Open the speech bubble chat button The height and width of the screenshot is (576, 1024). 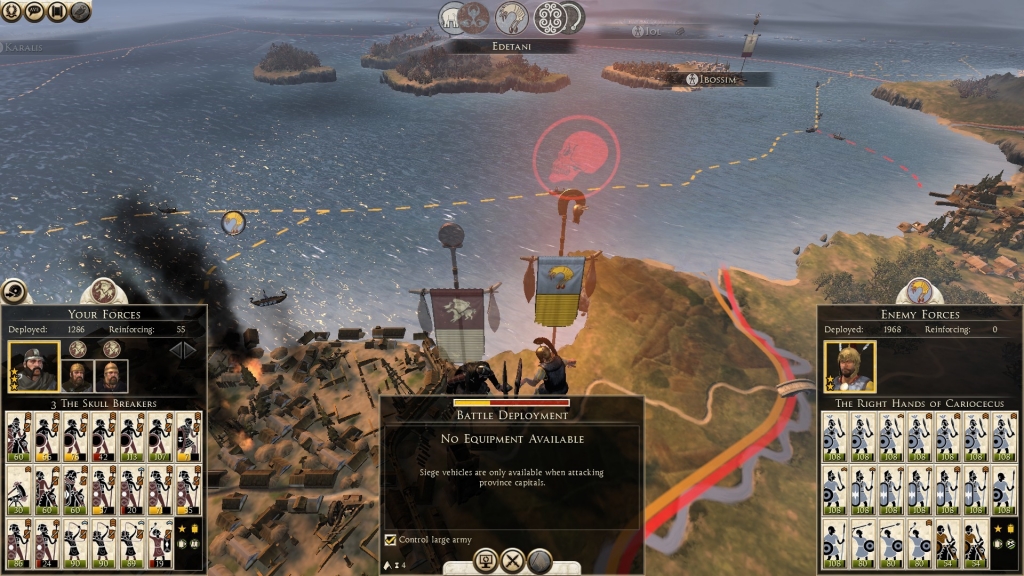(x=36, y=11)
